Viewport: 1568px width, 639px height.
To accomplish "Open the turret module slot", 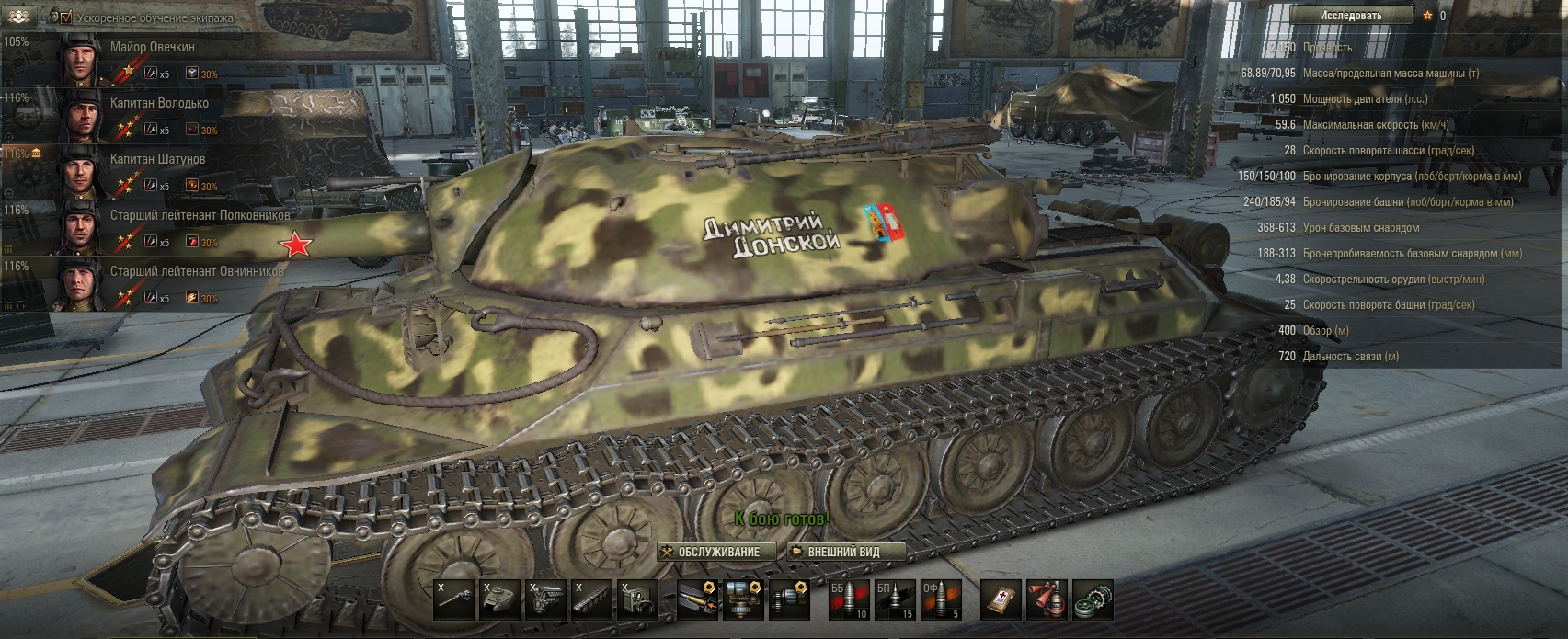I will pos(499,599).
